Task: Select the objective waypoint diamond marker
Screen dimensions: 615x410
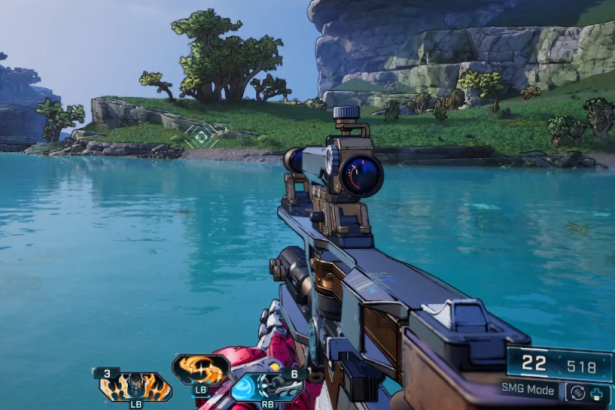Action: click(202, 135)
